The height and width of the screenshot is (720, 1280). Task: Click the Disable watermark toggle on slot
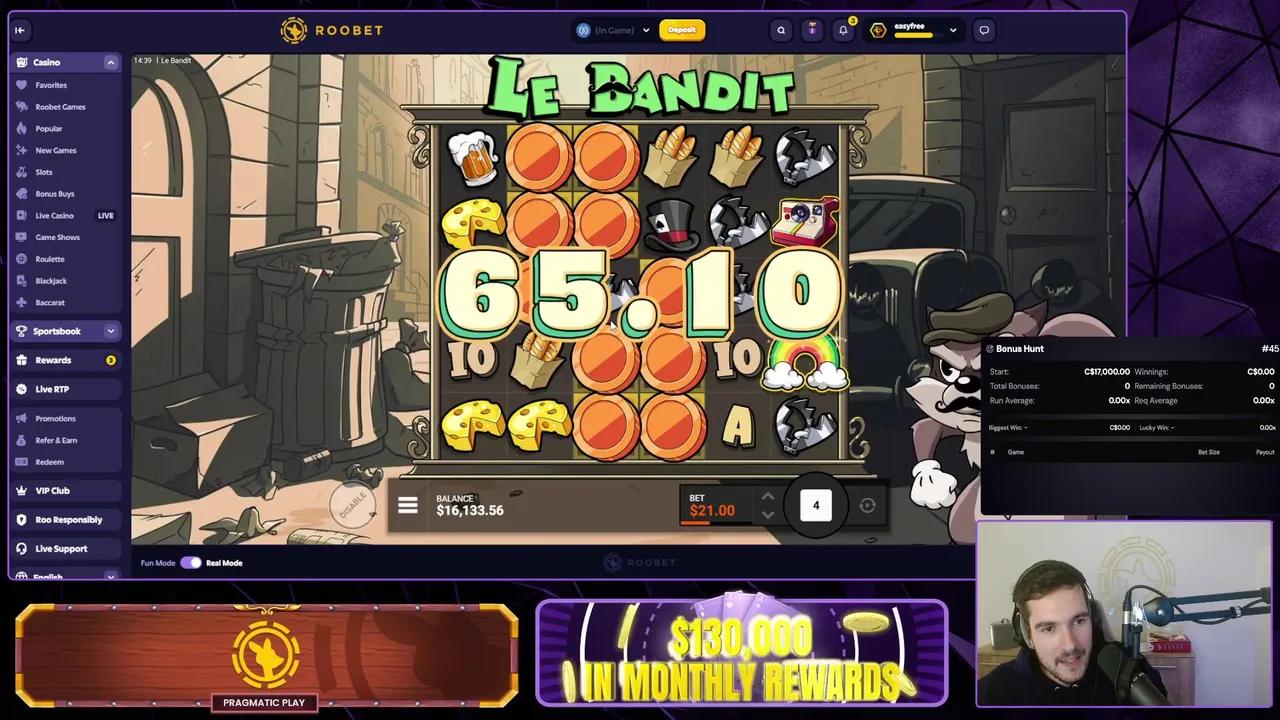click(x=352, y=505)
